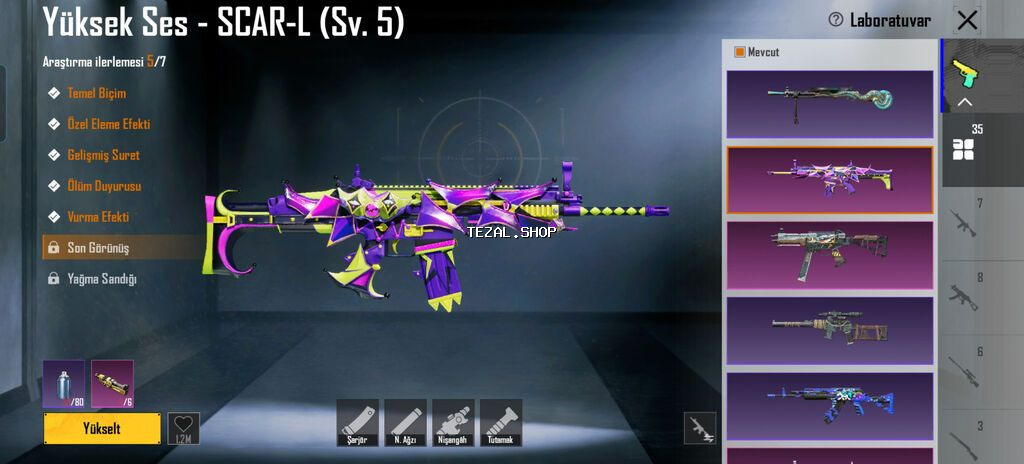1024x464 pixels.
Task: Select the Nişangâh scope attachment slot
Action: tap(453, 422)
